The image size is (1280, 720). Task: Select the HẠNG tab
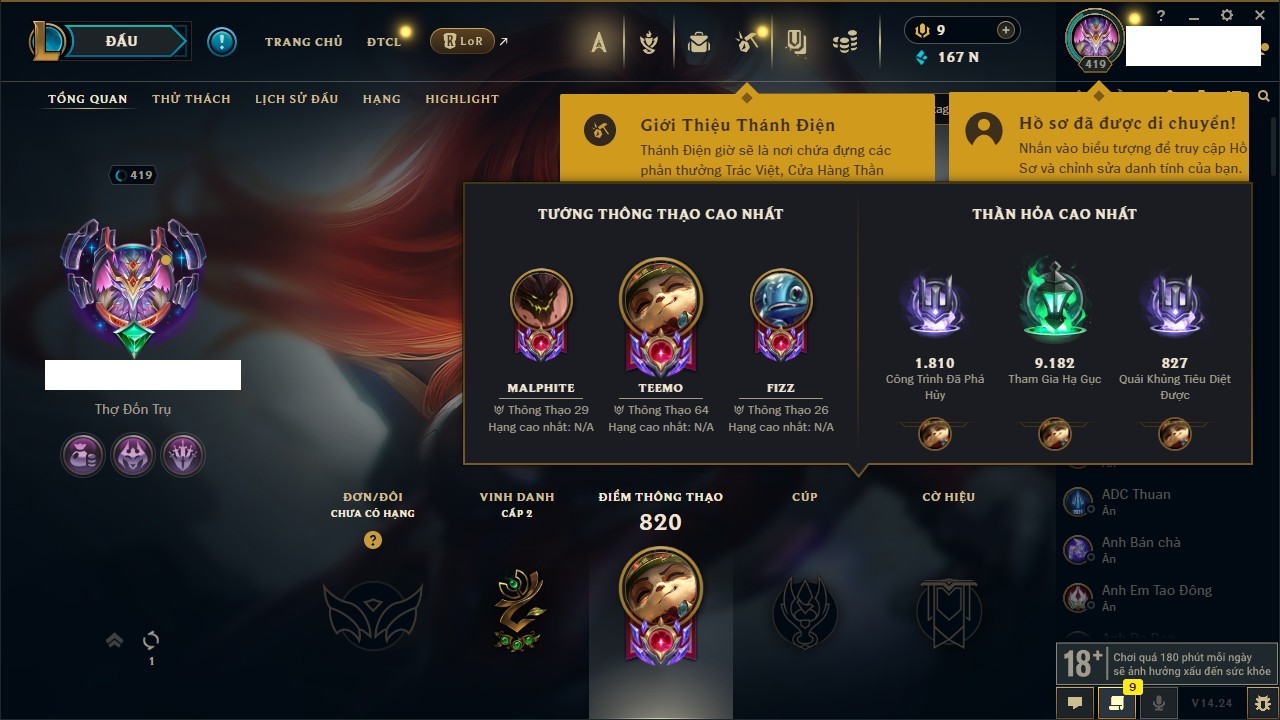point(381,99)
